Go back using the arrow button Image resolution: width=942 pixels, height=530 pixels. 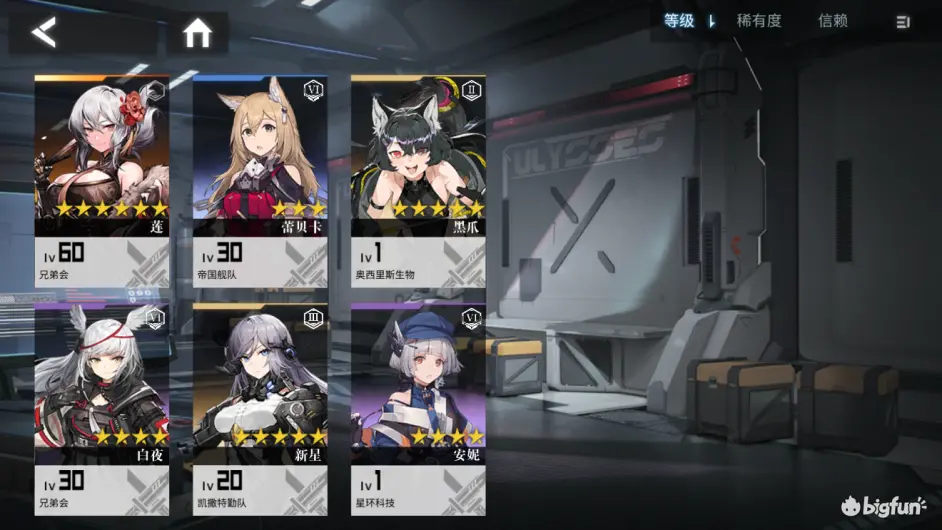pyautogui.click(x=44, y=33)
